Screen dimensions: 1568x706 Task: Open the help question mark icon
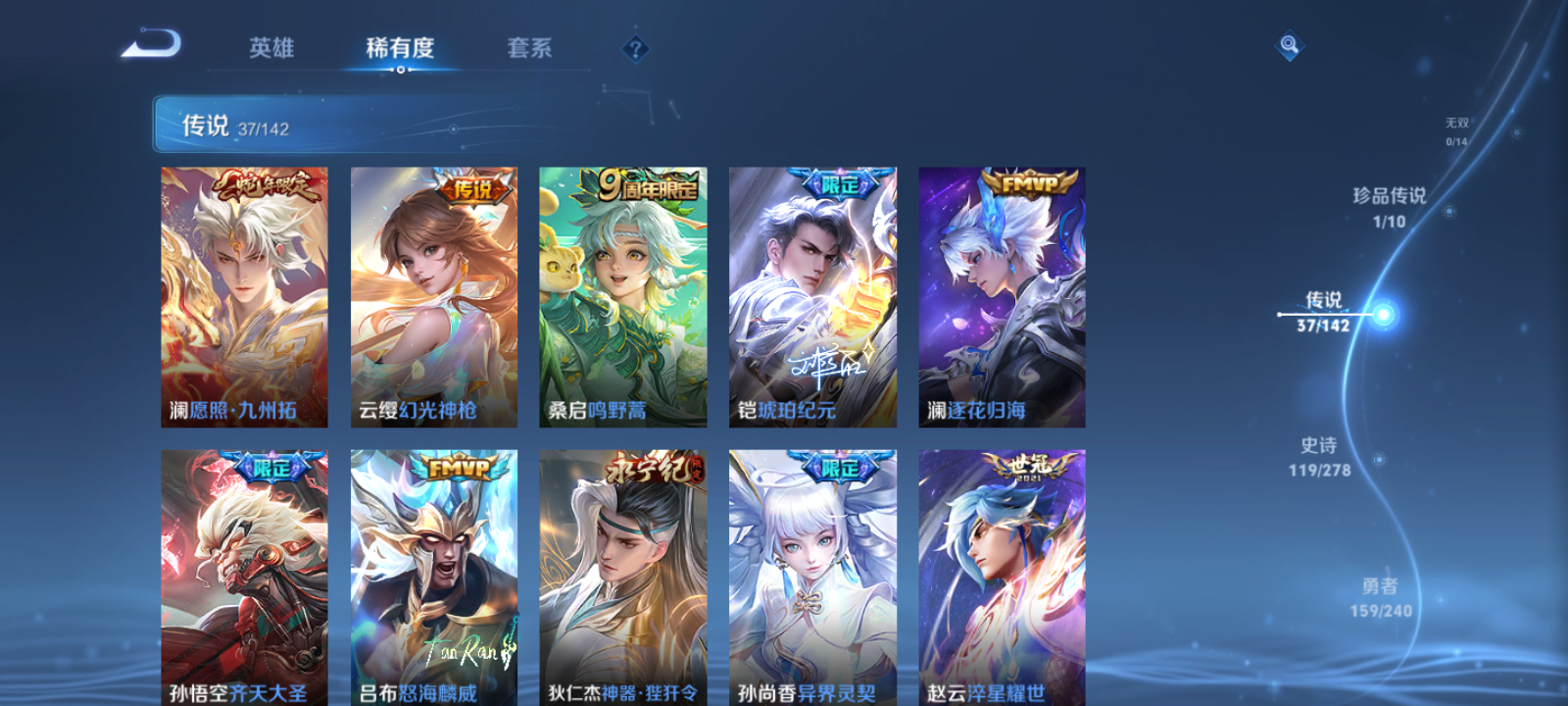[x=636, y=48]
